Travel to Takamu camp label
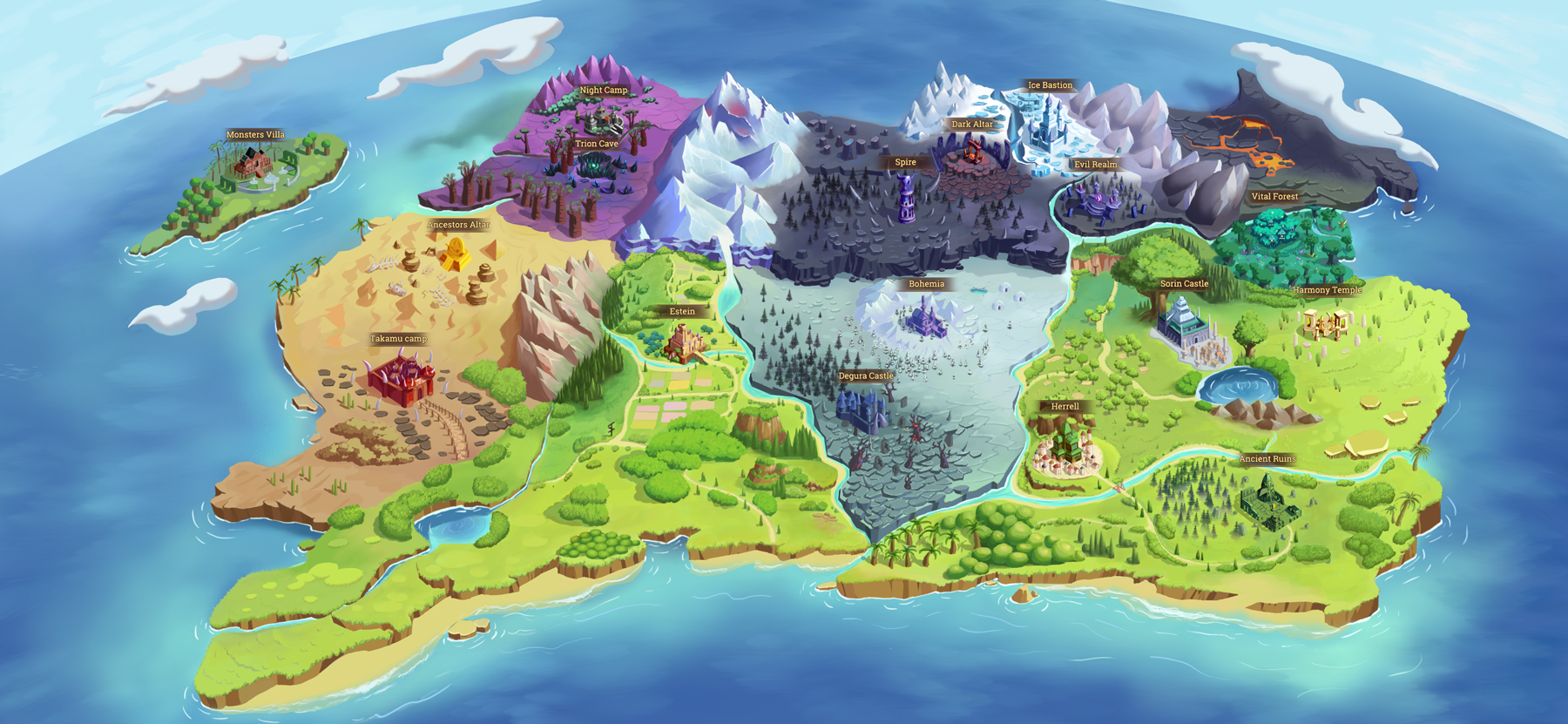The image size is (1568, 724). (398, 339)
